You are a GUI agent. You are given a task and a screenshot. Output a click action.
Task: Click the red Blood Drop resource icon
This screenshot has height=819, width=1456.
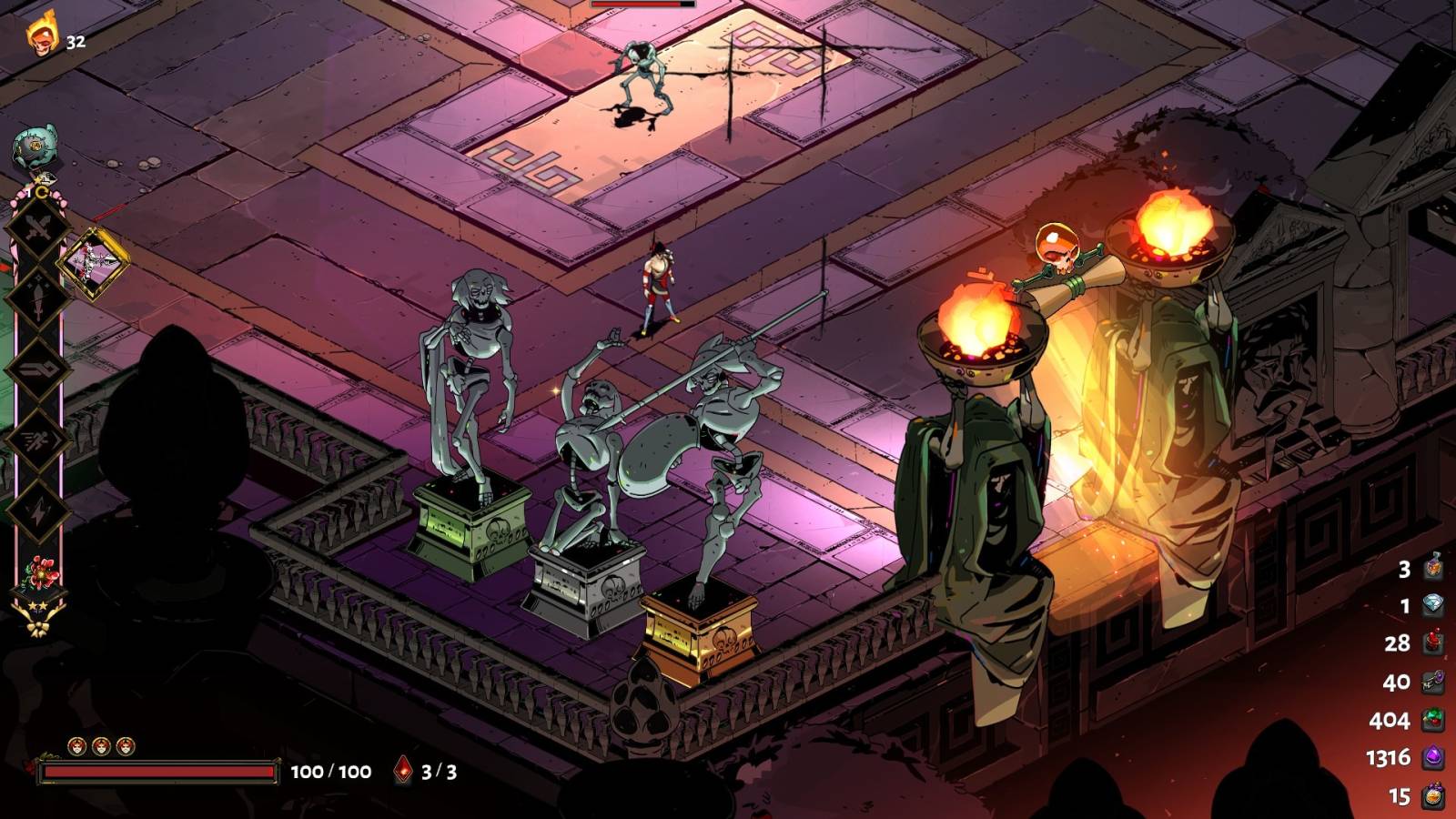[x=1433, y=642]
